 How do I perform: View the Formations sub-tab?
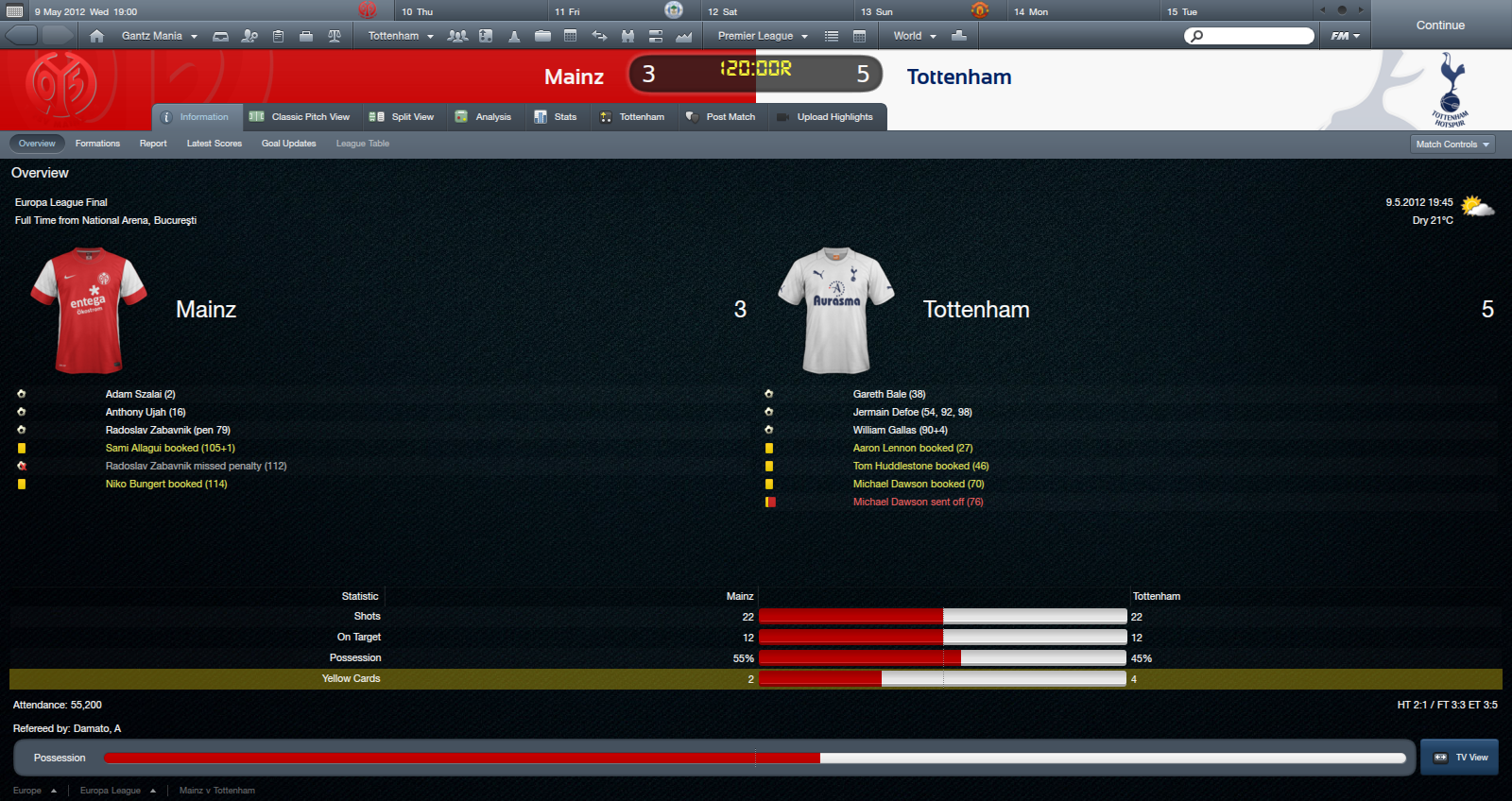(97, 144)
